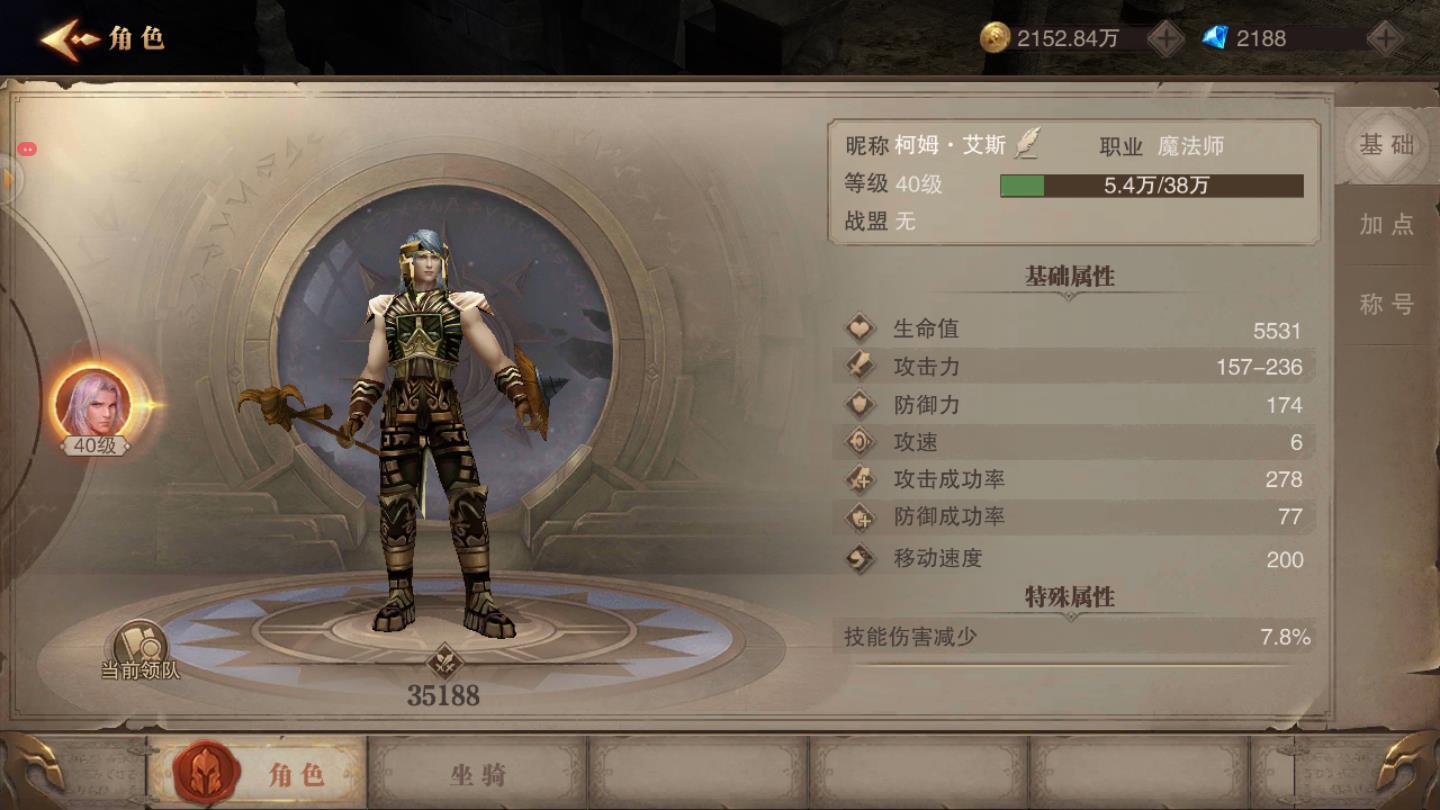The height and width of the screenshot is (810, 1440).
Task: Add gold coins with the plus button
Action: click(1165, 39)
